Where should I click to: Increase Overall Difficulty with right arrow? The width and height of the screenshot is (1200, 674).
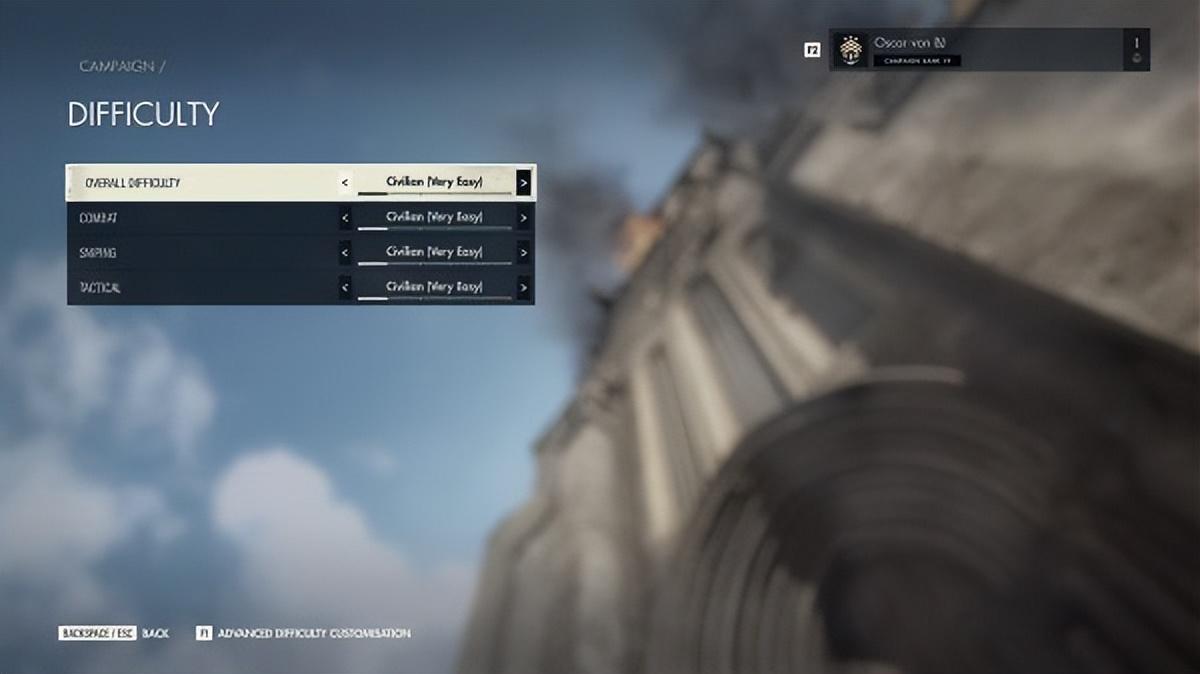click(x=523, y=183)
